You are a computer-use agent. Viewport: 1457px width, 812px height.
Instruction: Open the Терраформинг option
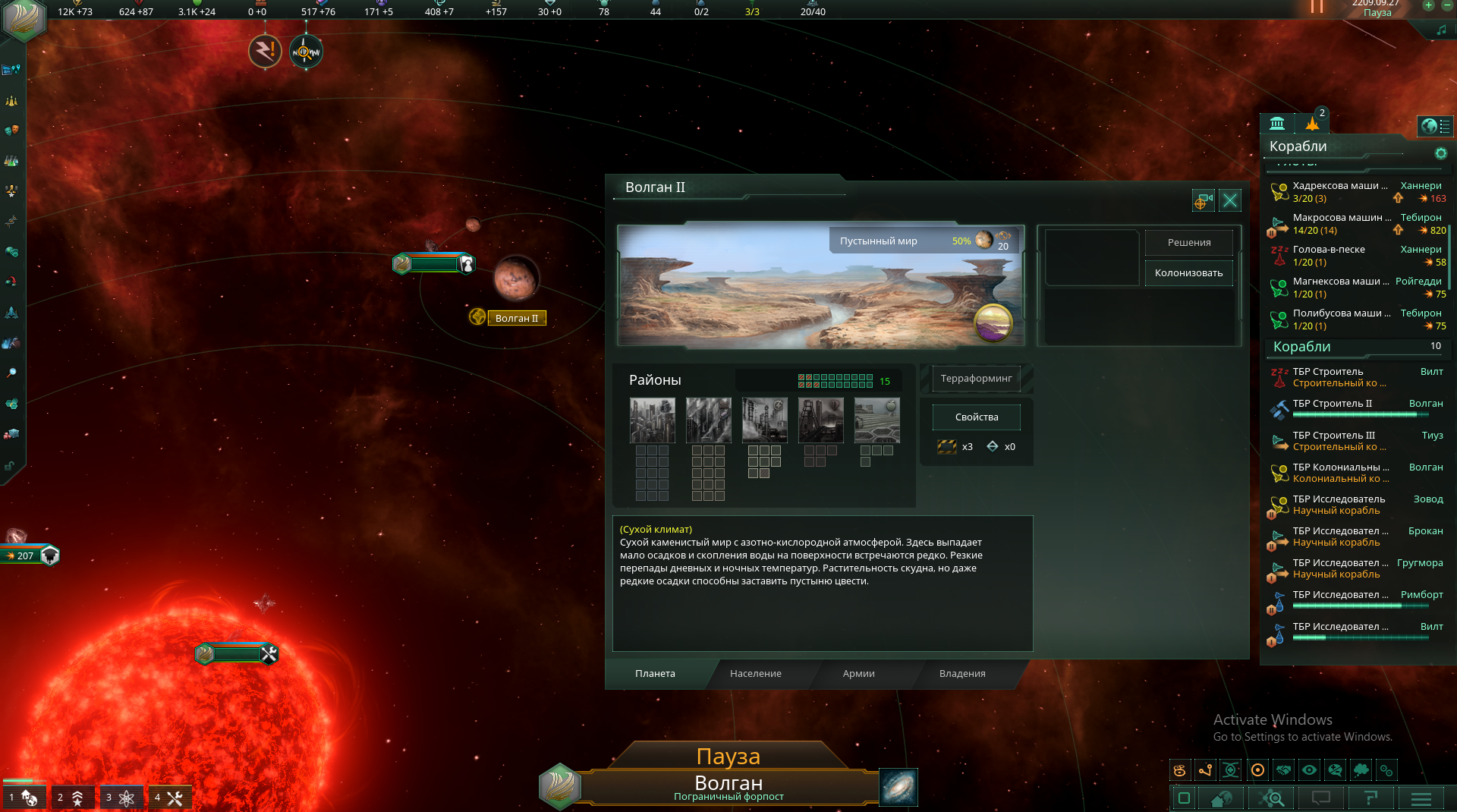(x=976, y=379)
